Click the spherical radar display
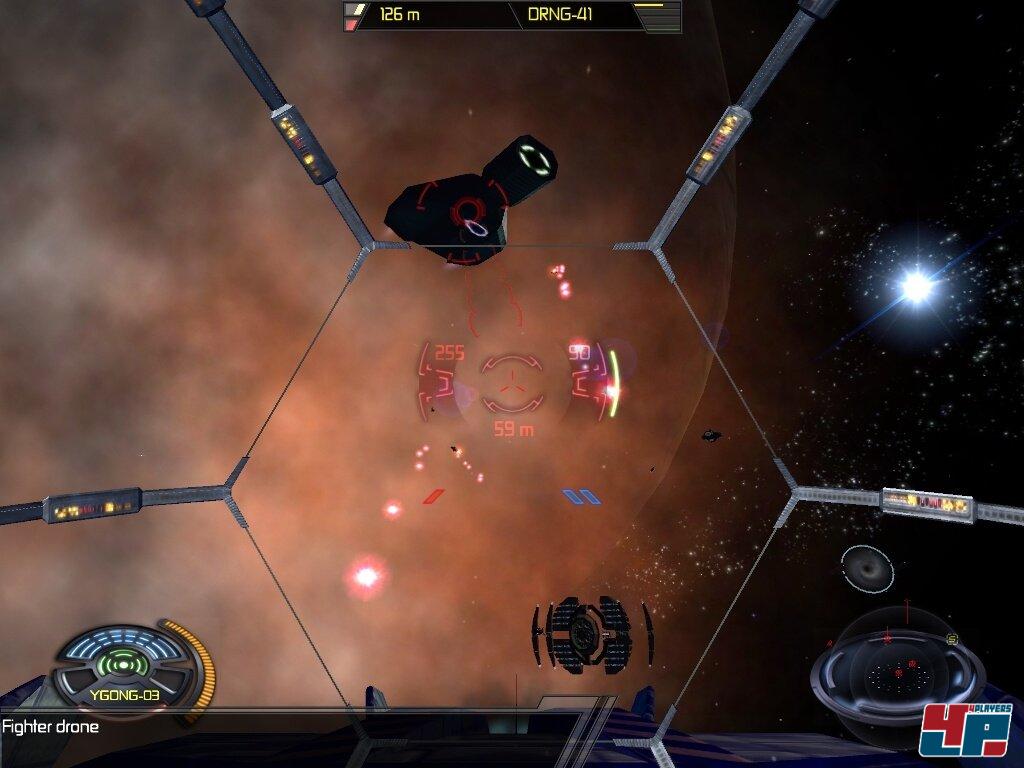 (897, 668)
